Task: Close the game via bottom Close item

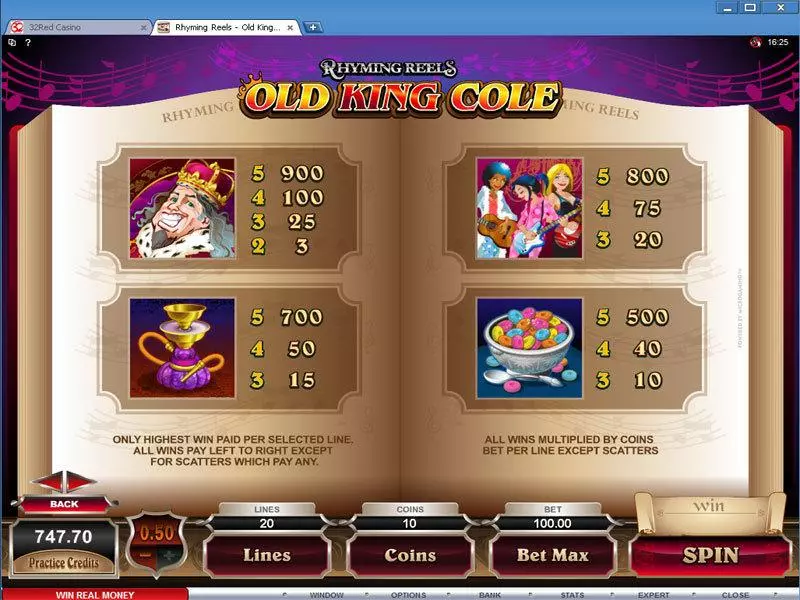Action: (735, 594)
